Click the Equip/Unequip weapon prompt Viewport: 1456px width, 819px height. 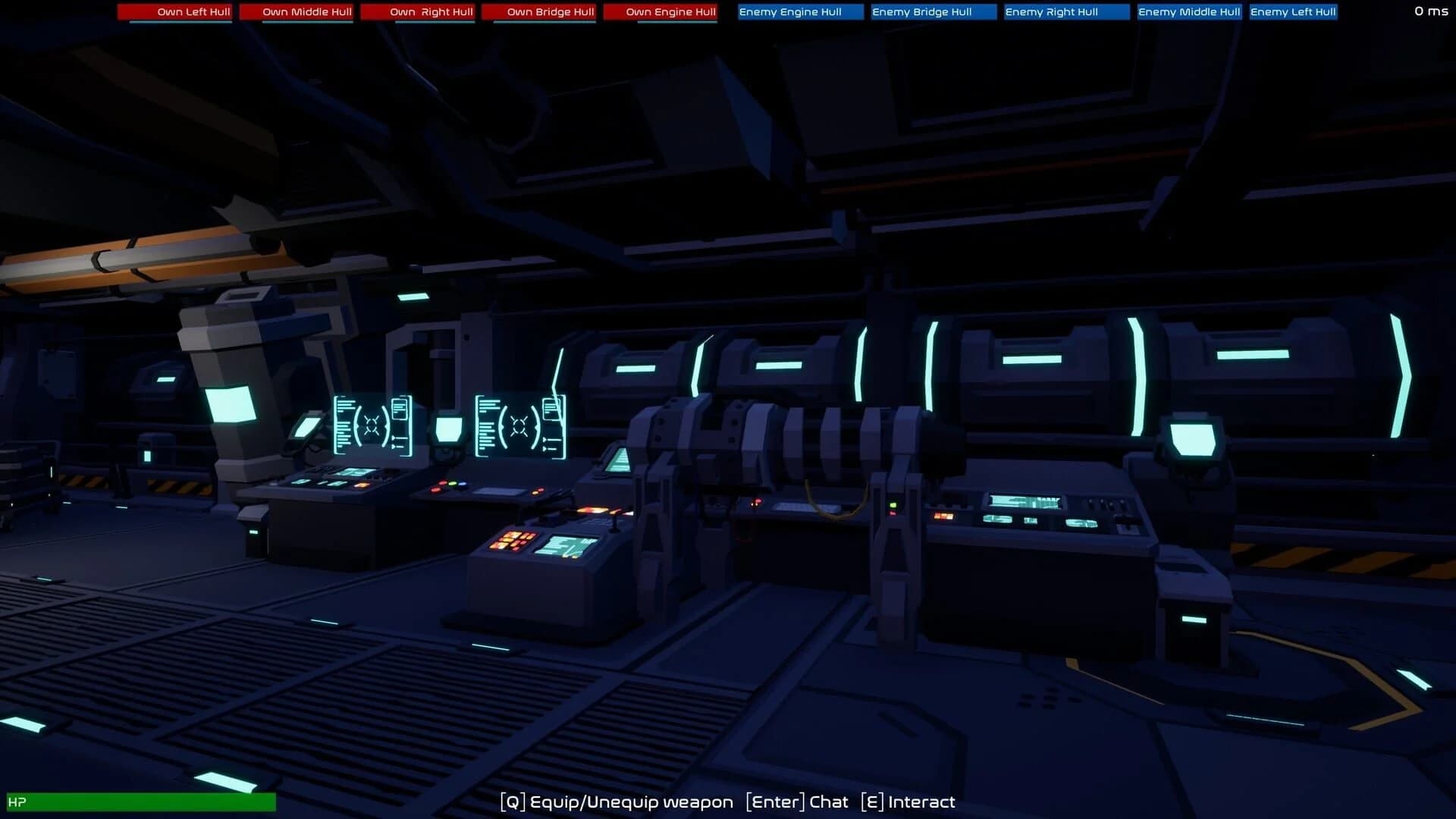pyautogui.click(x=615, y=802)
